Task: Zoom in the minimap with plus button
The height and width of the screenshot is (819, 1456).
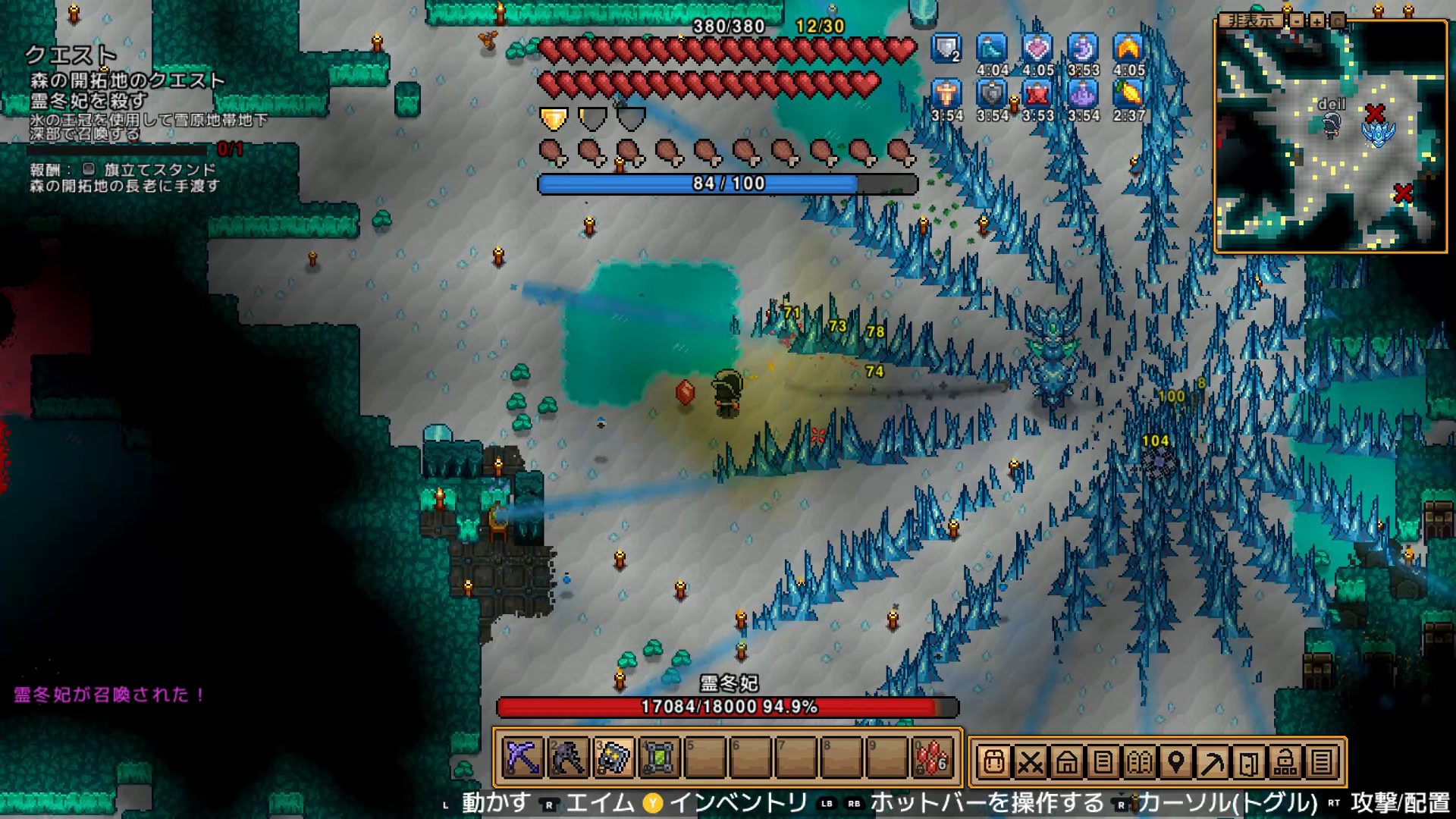Action: point(1317,20)
